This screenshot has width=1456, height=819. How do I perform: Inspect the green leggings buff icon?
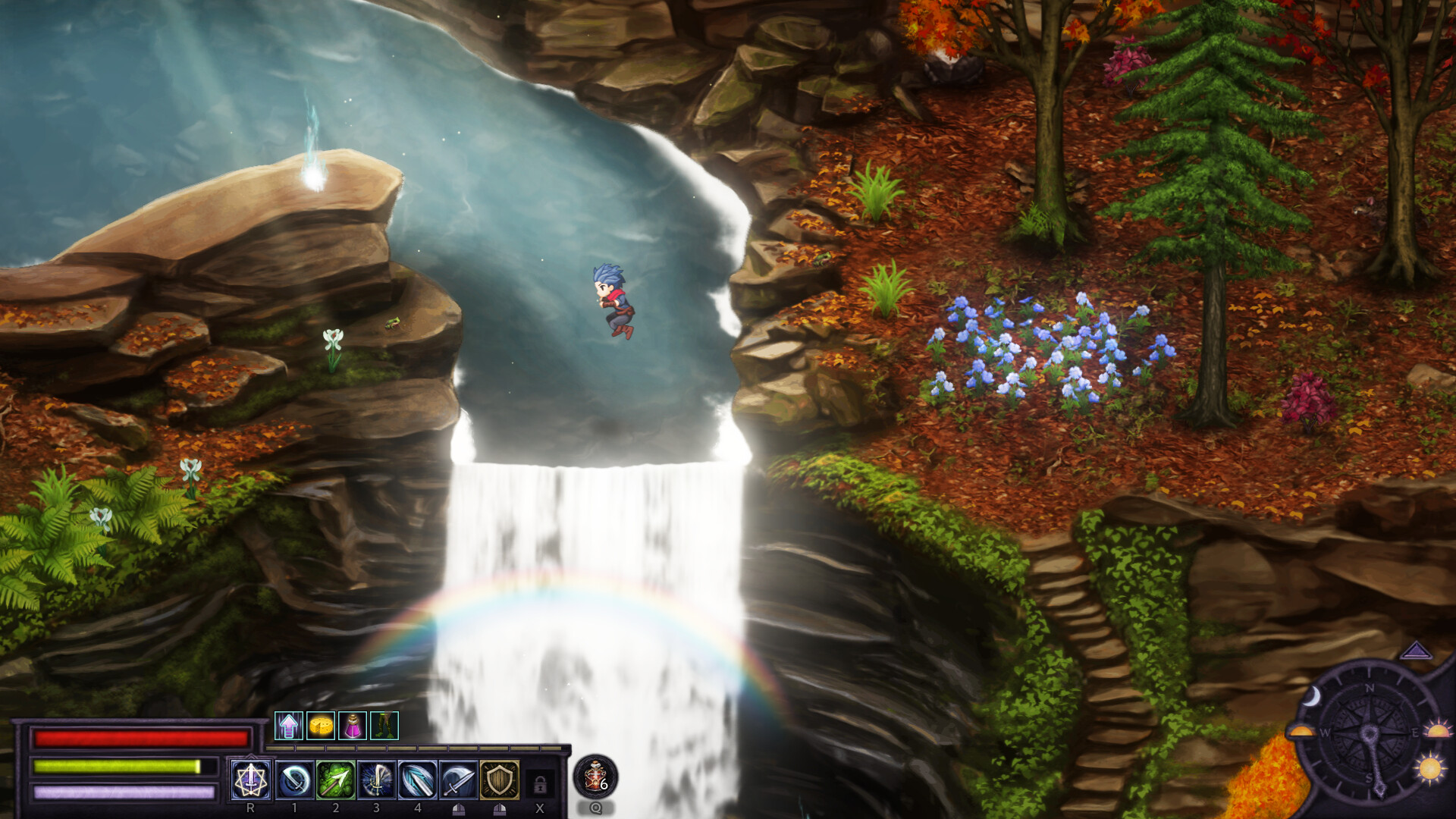pos(384,726)
